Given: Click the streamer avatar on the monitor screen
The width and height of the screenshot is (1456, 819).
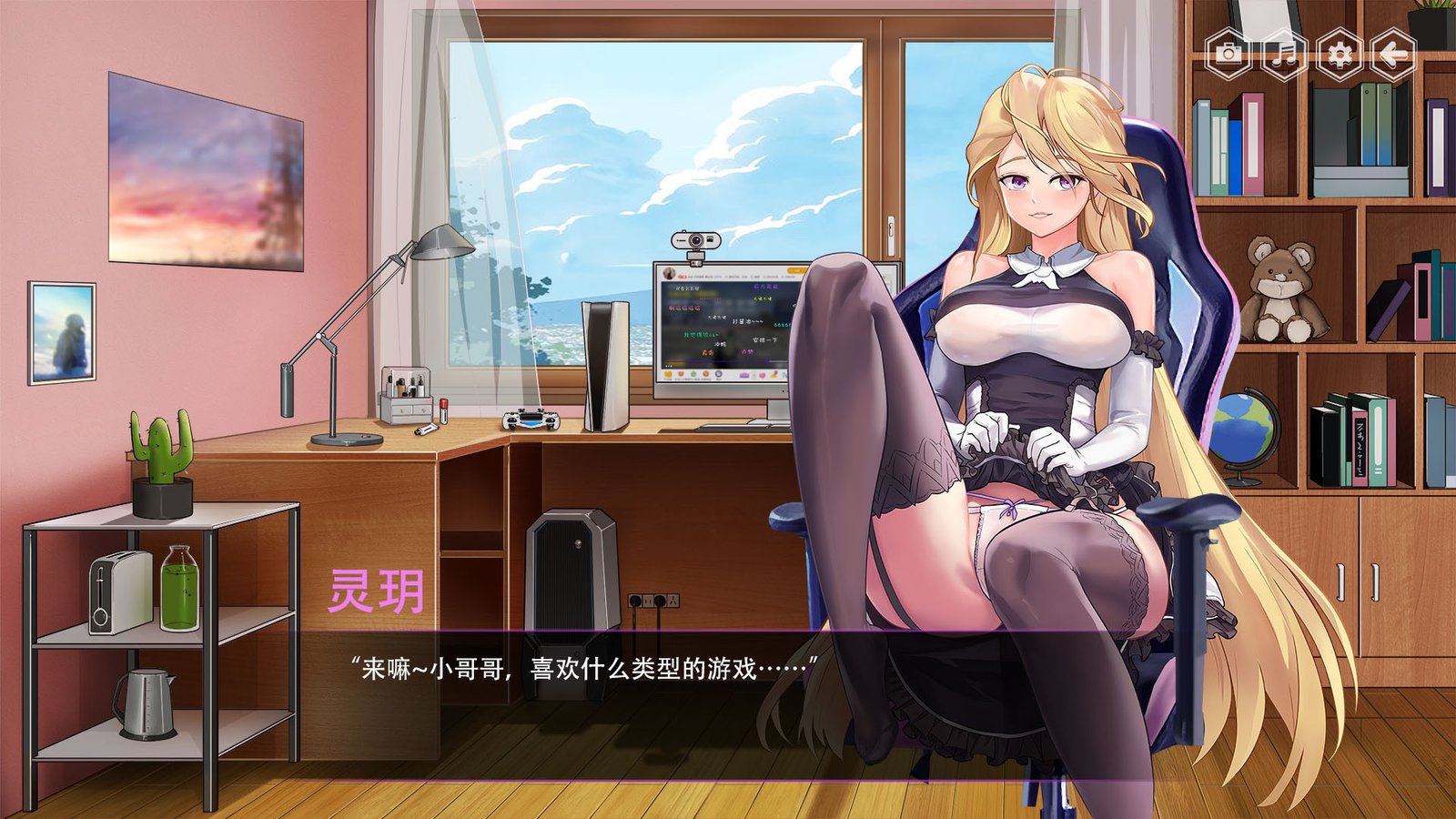Looking at the screenshot, I should [669, 273].
